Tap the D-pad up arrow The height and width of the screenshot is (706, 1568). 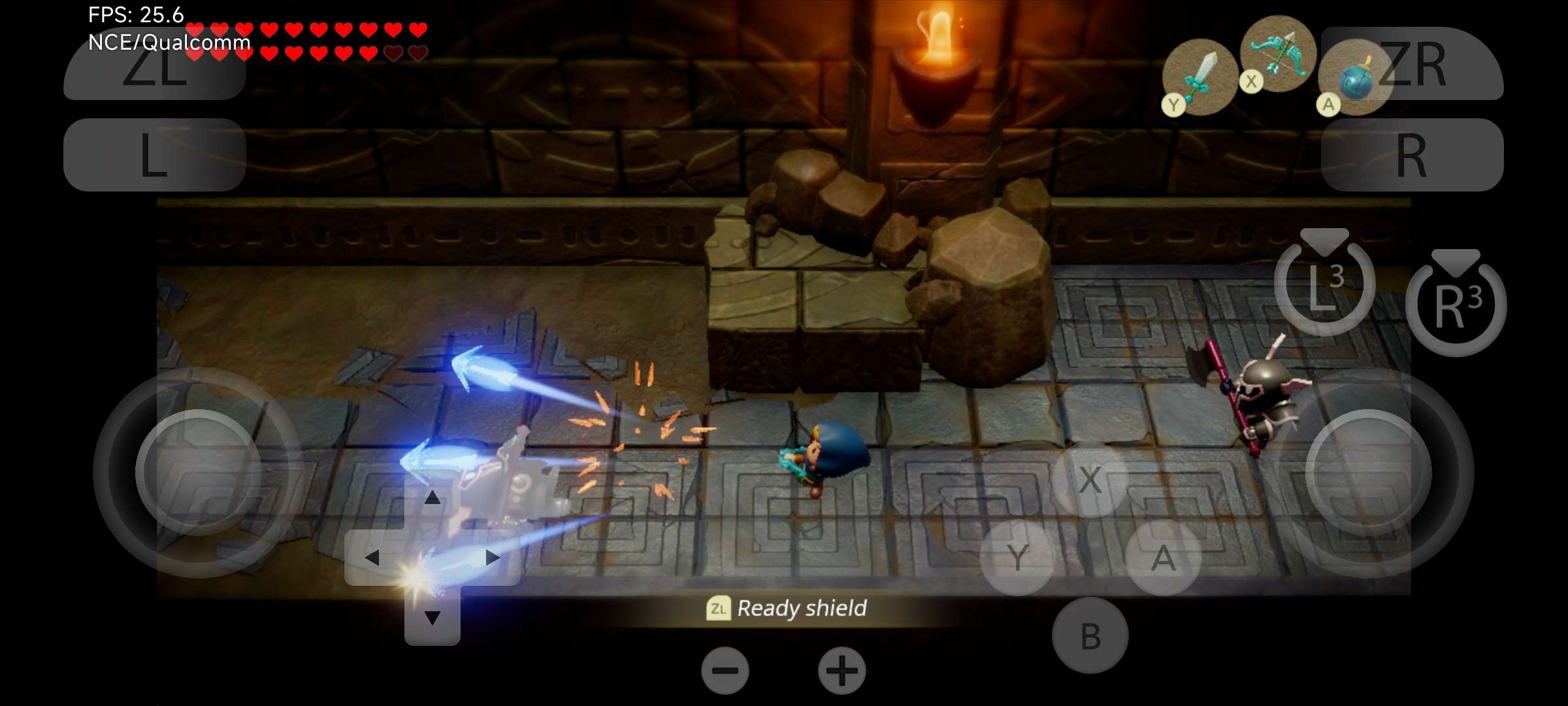point(432,498)
